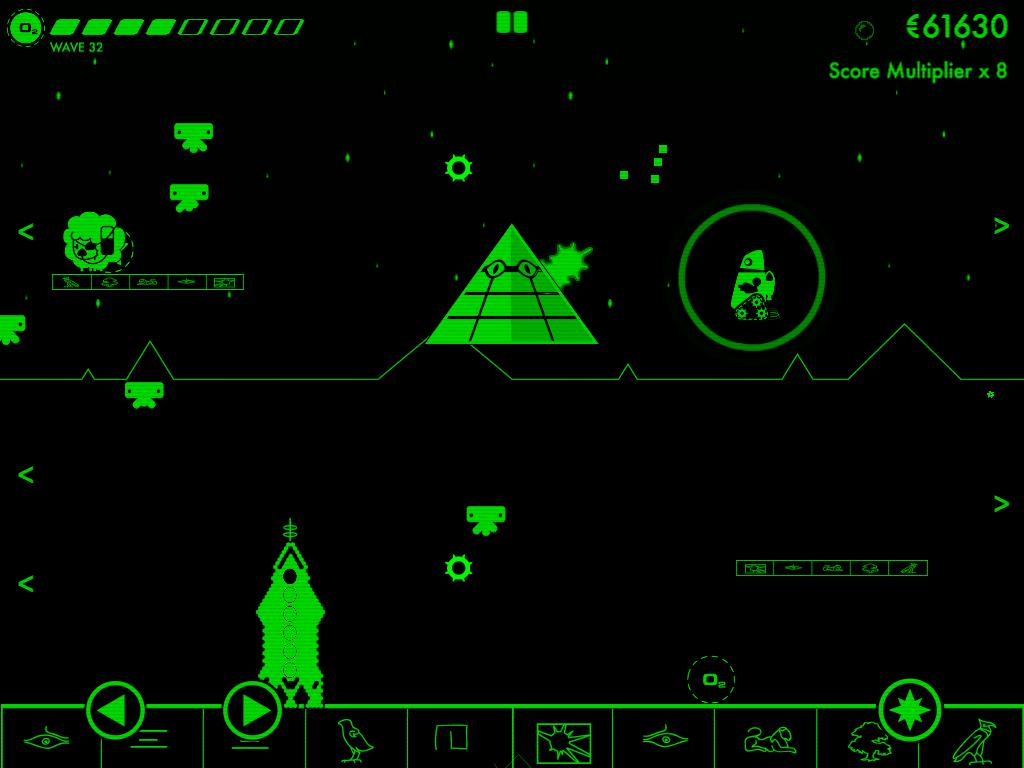The width and height of the screenshot is (1024, 768).
Task: Tap the left arrow movement button
Action: coord(115,710)
